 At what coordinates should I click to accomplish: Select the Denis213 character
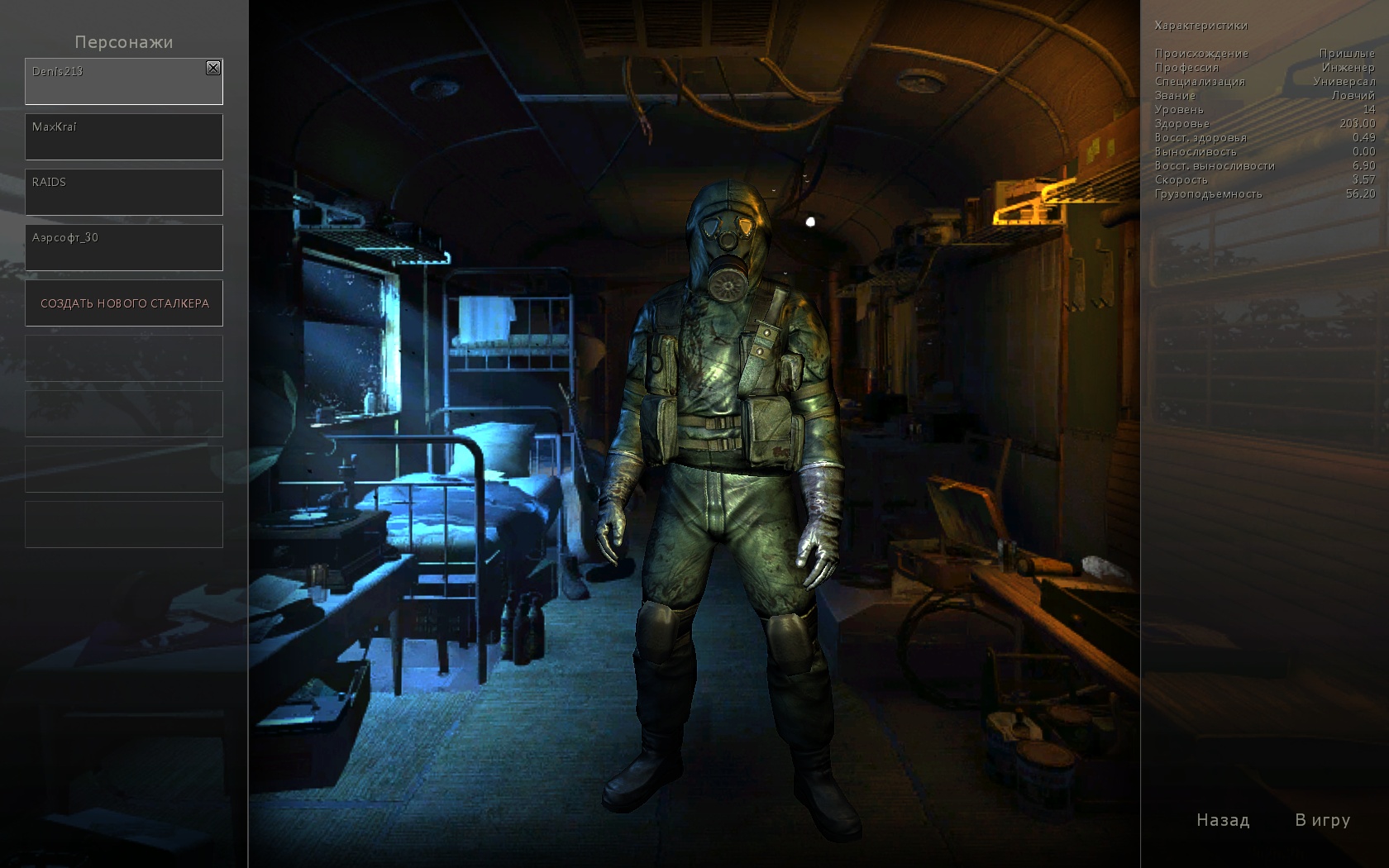(x=116, y=82)
